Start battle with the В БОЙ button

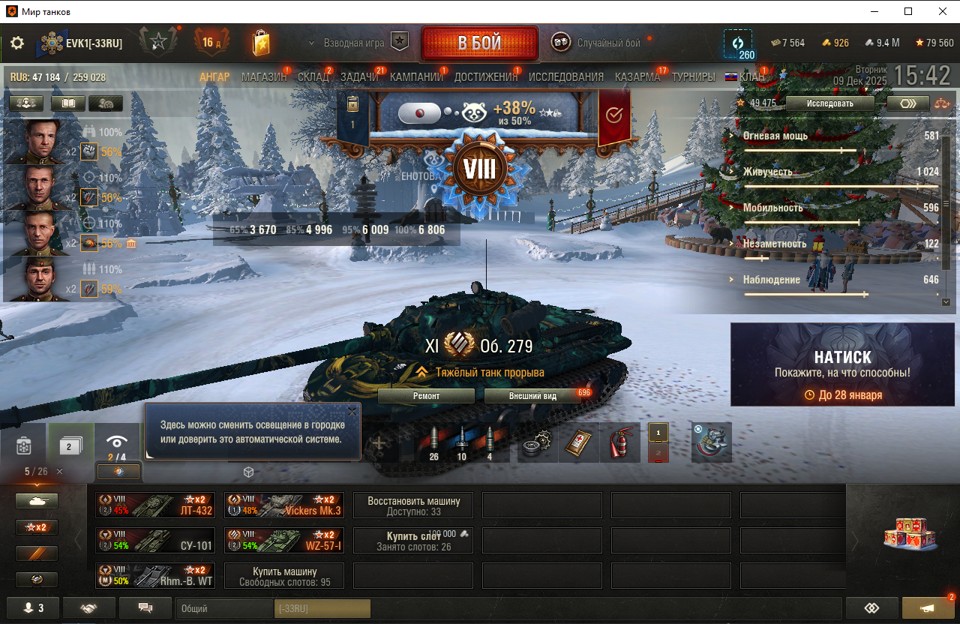coord(479,43)
